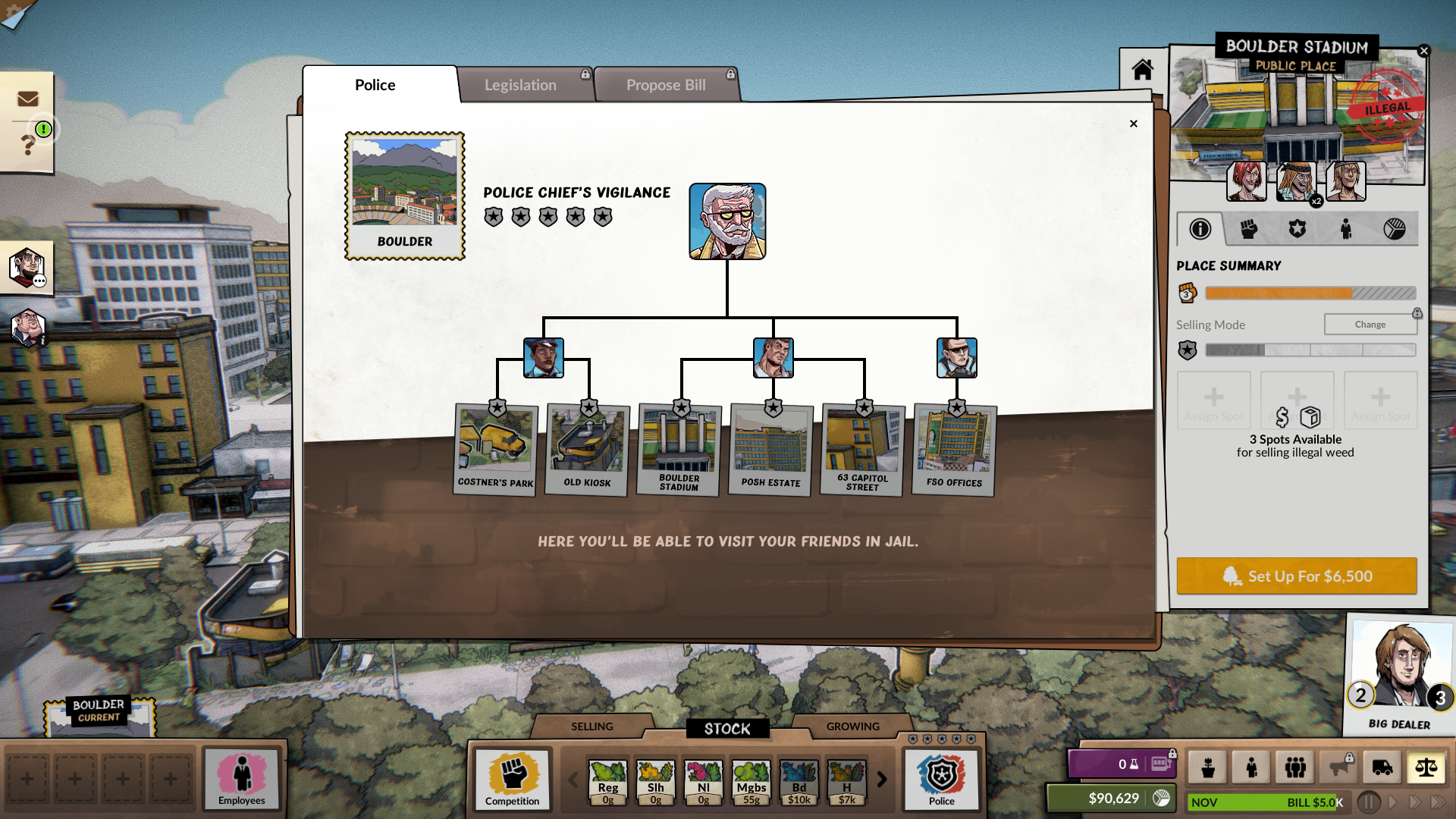Open the police badge tab in place panel
1456x819 pixels.
1297,229
